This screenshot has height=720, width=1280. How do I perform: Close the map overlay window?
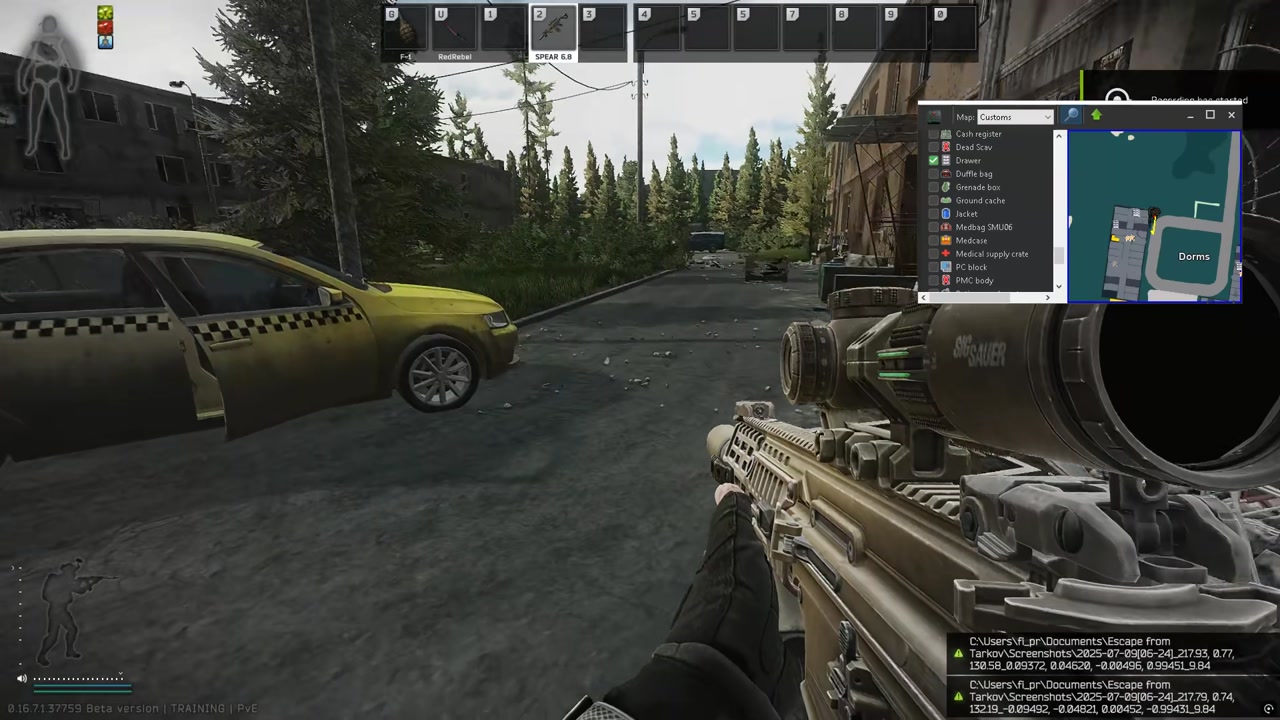[1231, 115]
